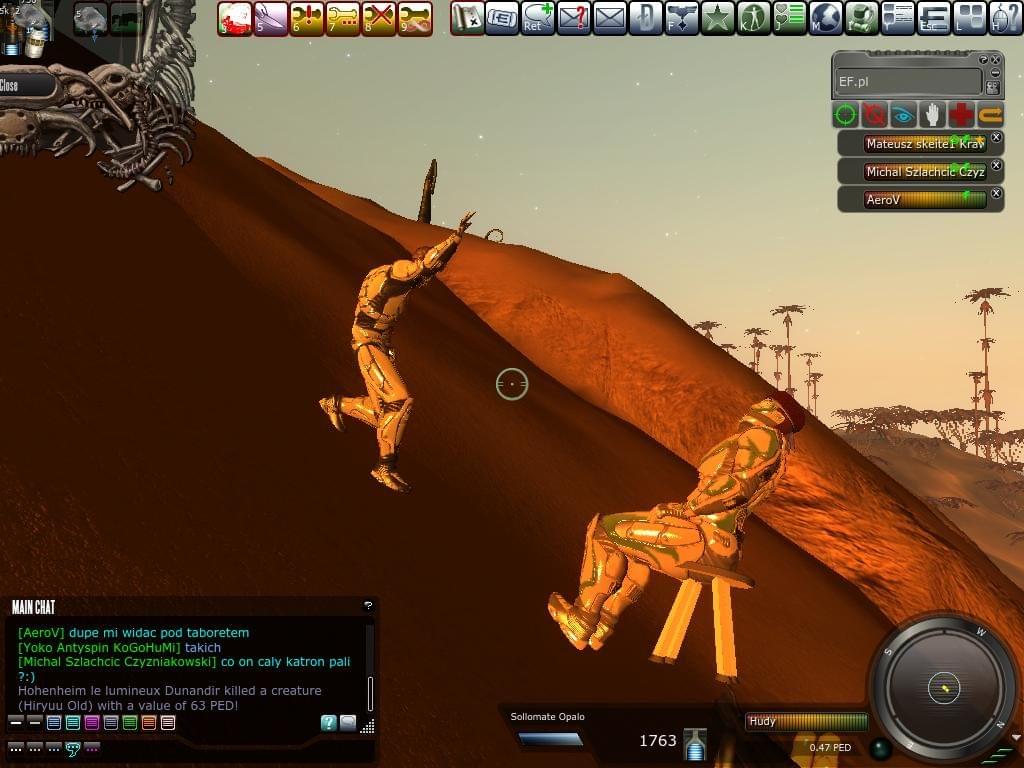Open the map scroll icon in toolbar
The image size is (1024, 768).
pos(467,18)
